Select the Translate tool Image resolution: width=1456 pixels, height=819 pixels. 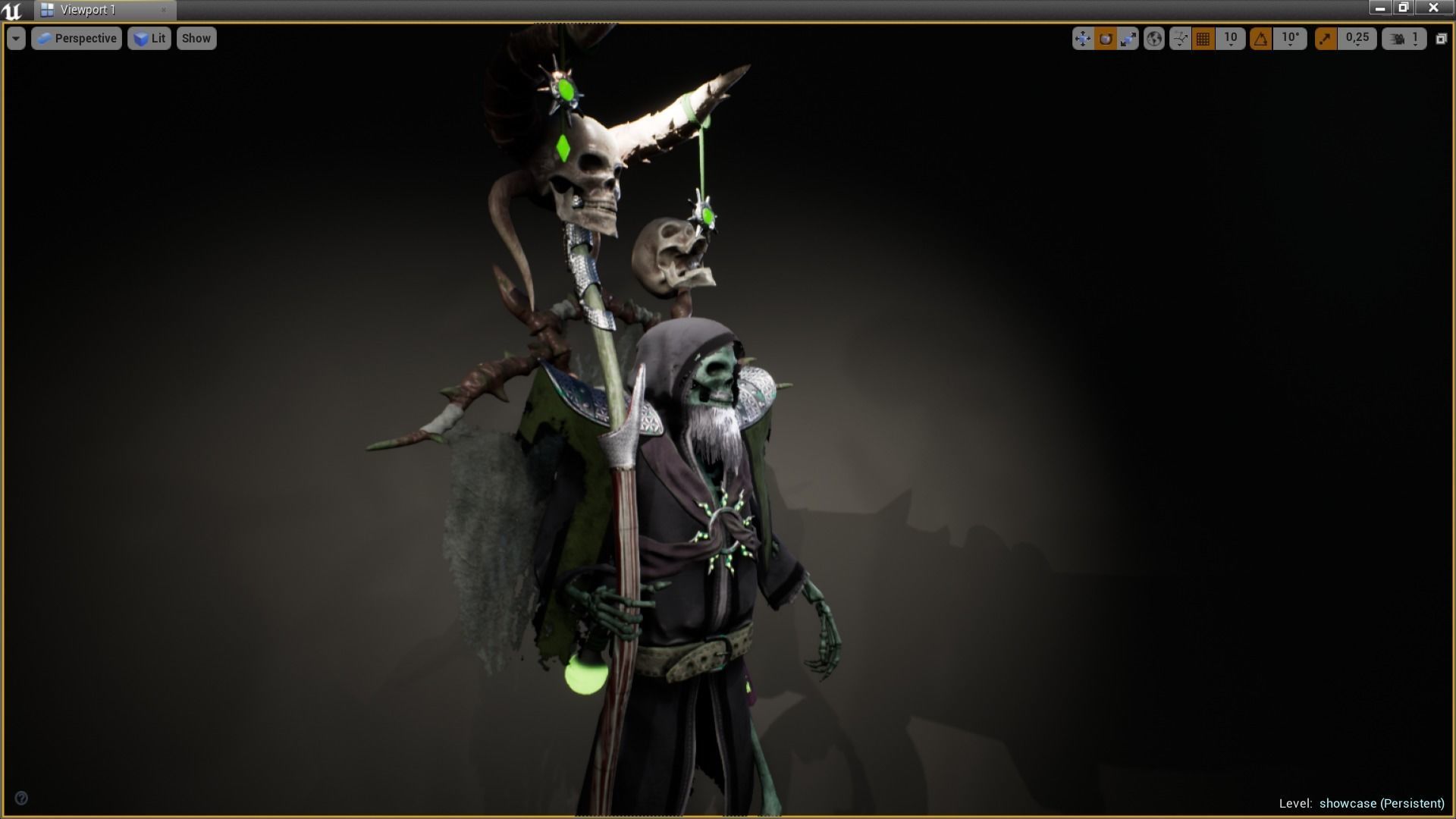pyautogui.click(x=1083, y=38)
